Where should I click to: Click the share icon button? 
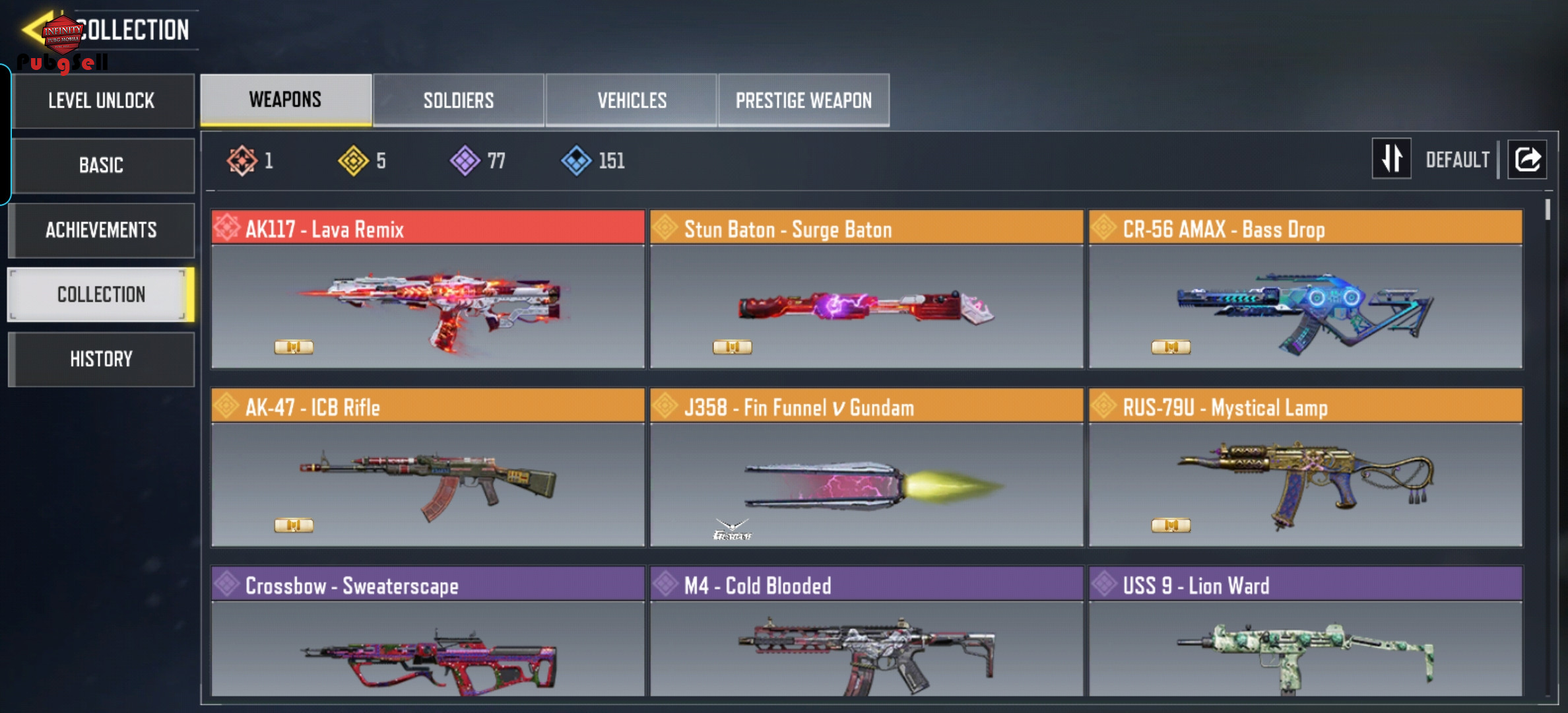click(x=1527, y=159)
